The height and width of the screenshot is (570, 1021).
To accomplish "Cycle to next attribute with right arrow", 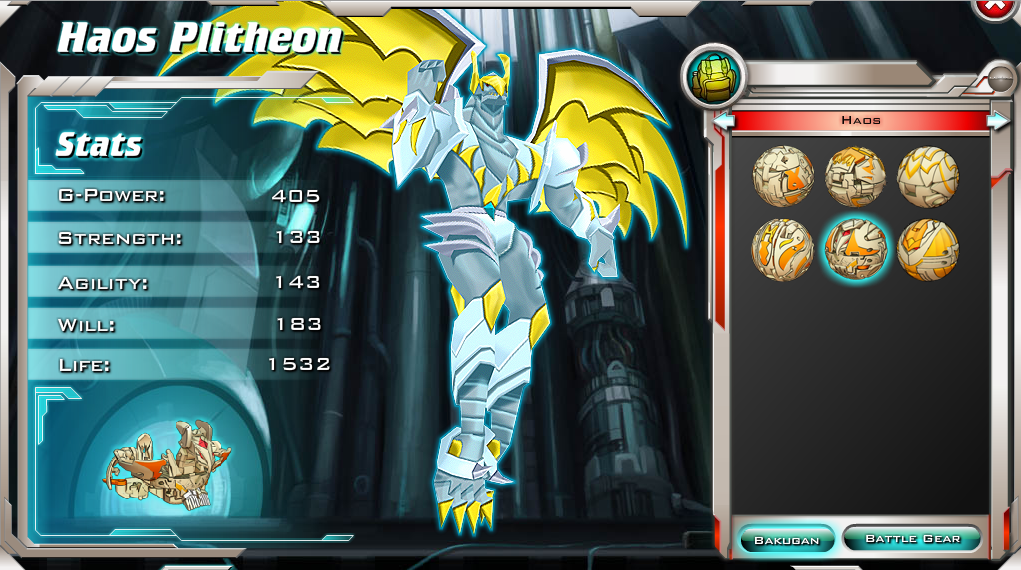I will (997, 120).
